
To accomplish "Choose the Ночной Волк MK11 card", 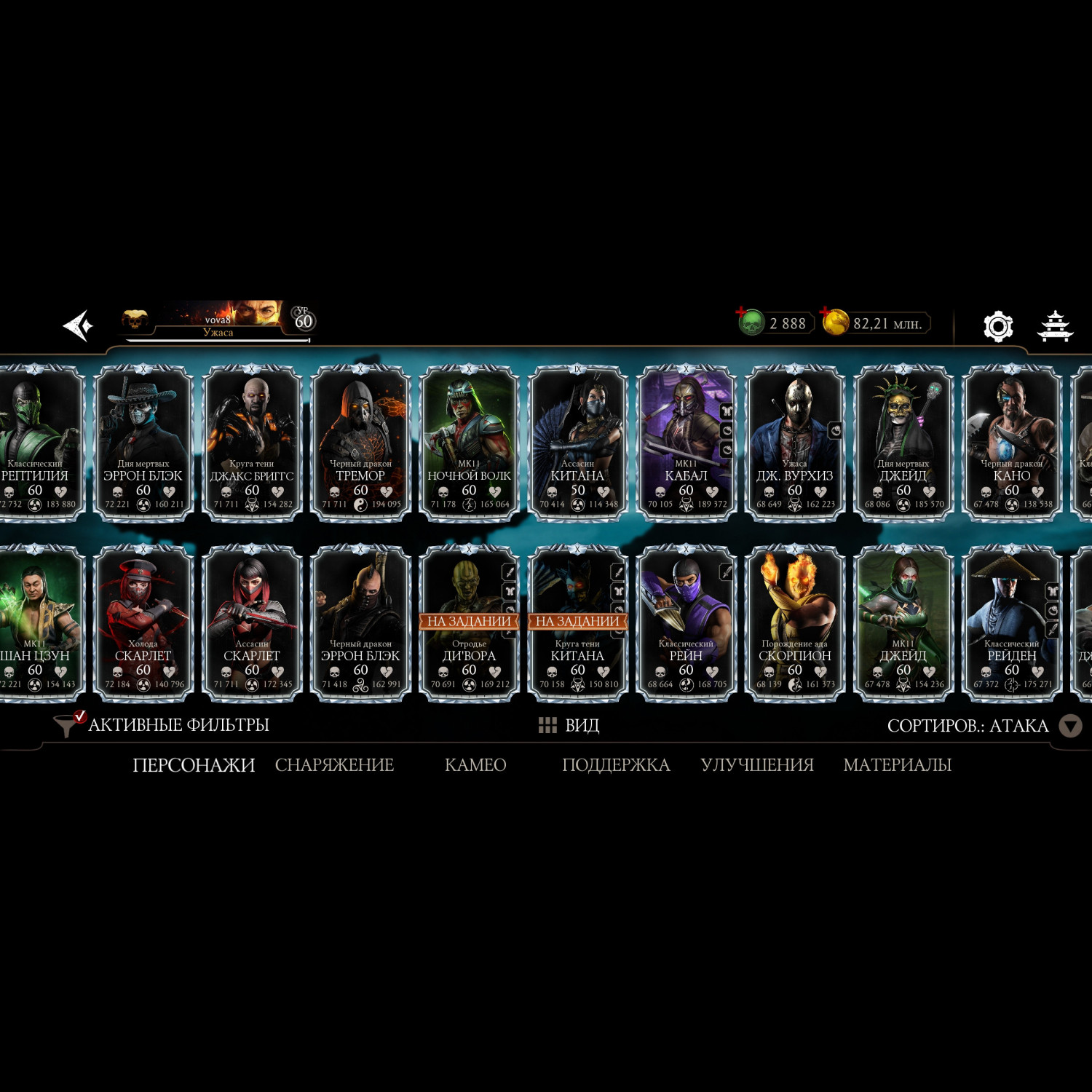I will (469, 443).
